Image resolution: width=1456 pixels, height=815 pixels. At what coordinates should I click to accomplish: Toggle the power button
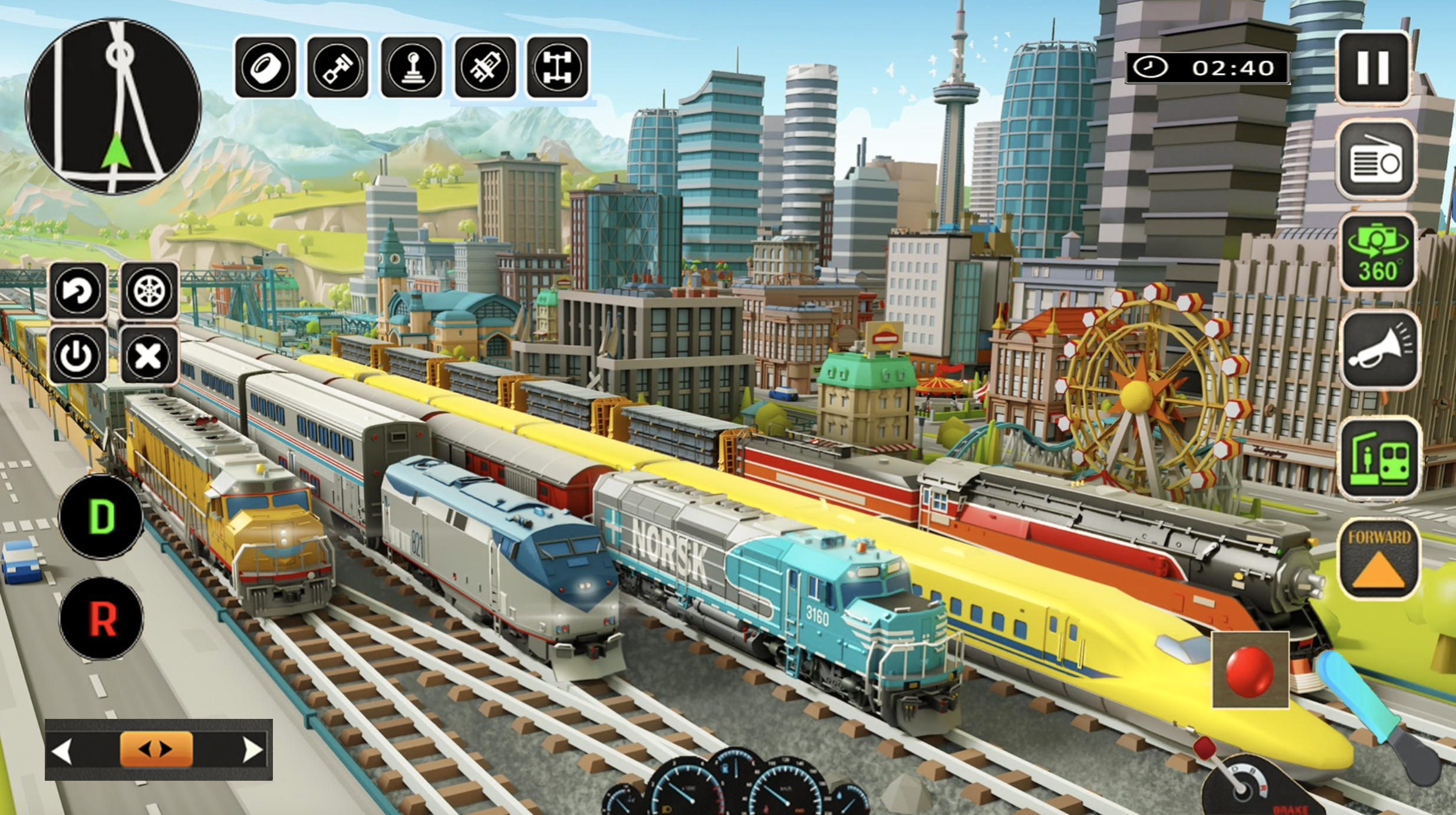point(78,356)
